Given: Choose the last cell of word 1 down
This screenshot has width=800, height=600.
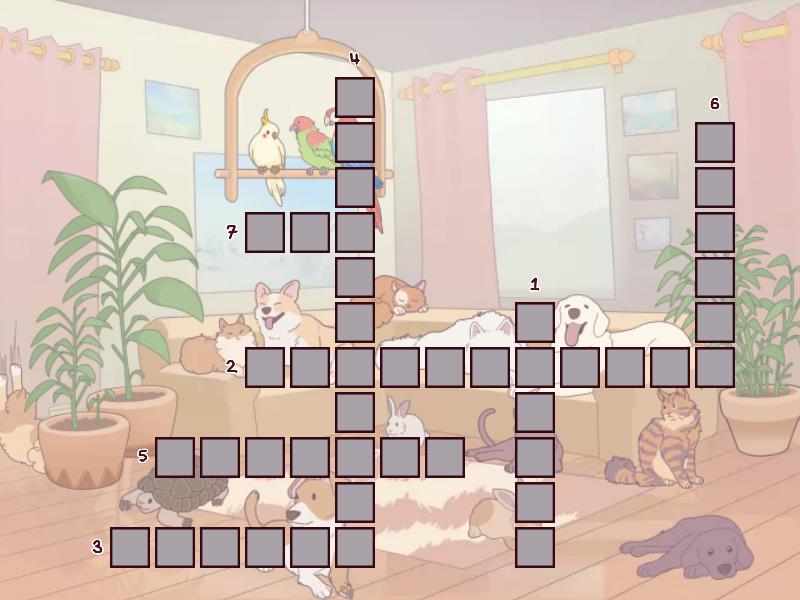Looking at the screenshot, I should (x=535, y=547).
